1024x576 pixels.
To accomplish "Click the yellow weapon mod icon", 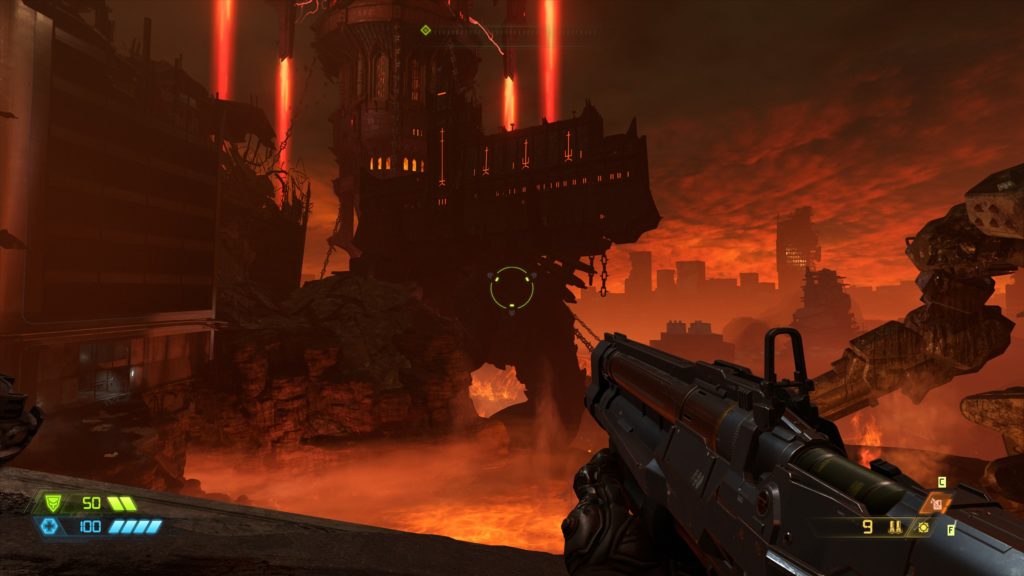I will pyautogui.click(x=922, y=526).
